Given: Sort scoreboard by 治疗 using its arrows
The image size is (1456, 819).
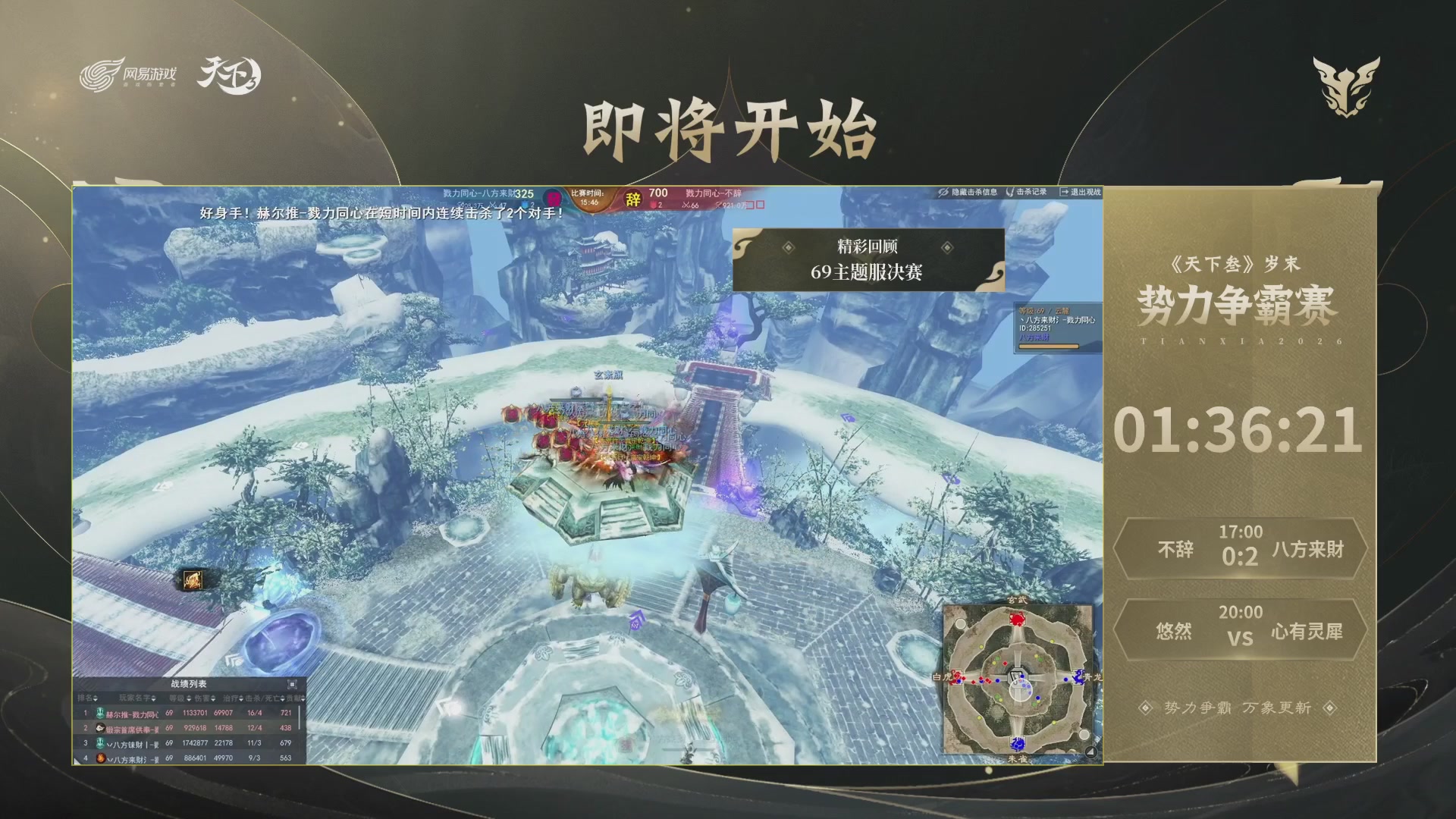Looking at the screenshot, I should [240, 698].
